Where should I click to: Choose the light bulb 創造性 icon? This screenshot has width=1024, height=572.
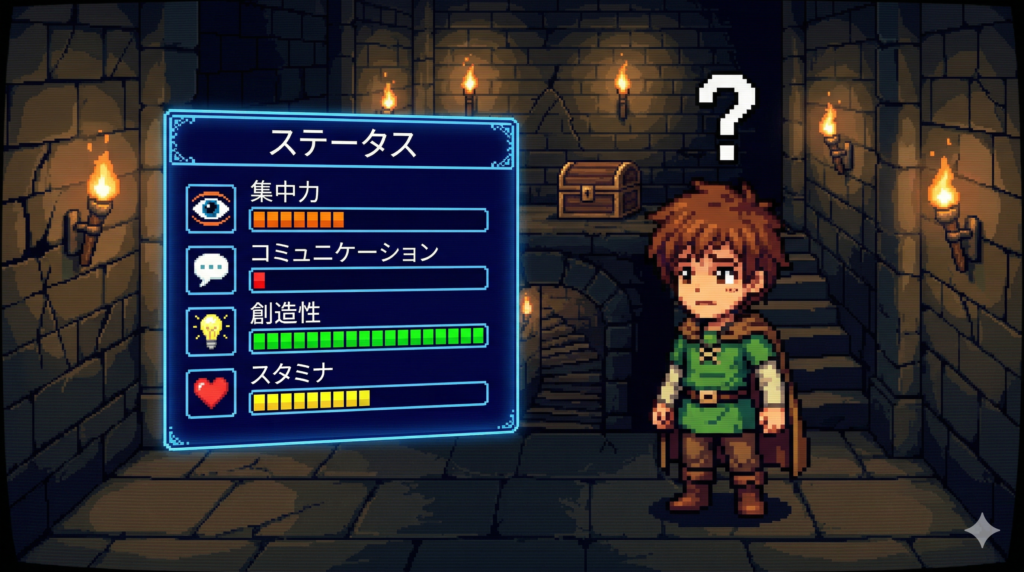pos(211,329)
